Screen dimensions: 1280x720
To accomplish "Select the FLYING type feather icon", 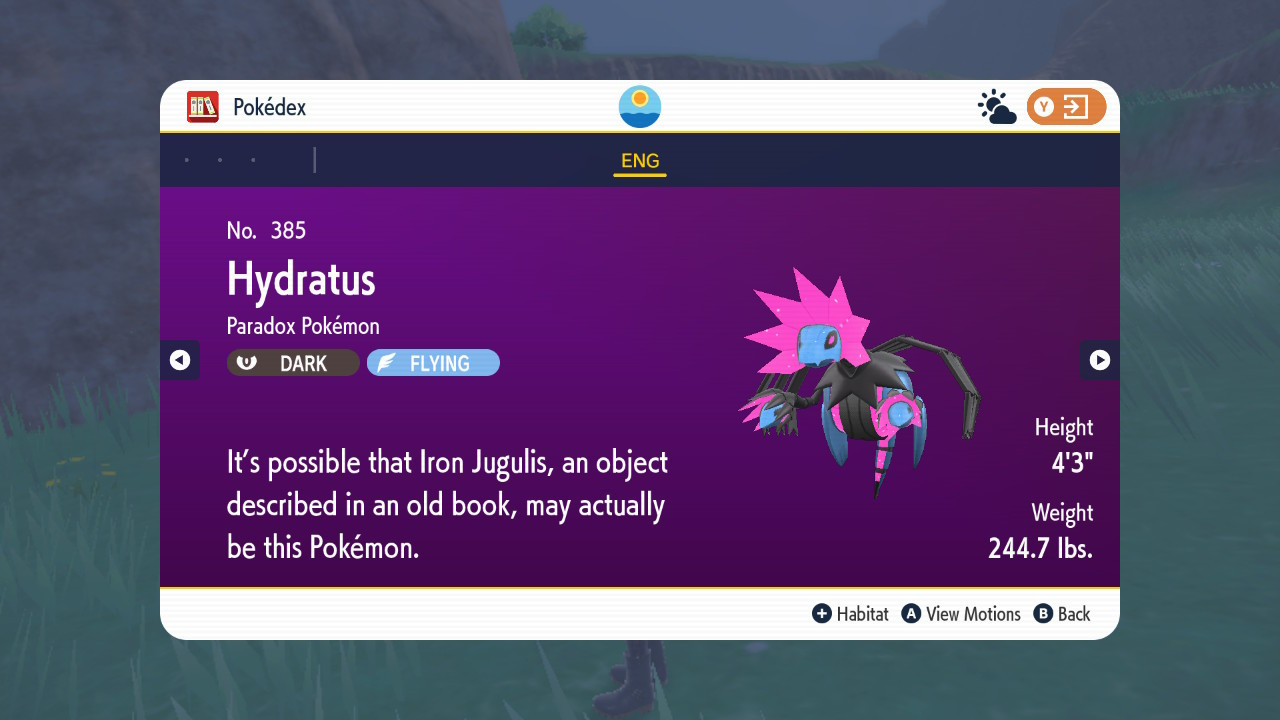I will (x=388, y=362).
